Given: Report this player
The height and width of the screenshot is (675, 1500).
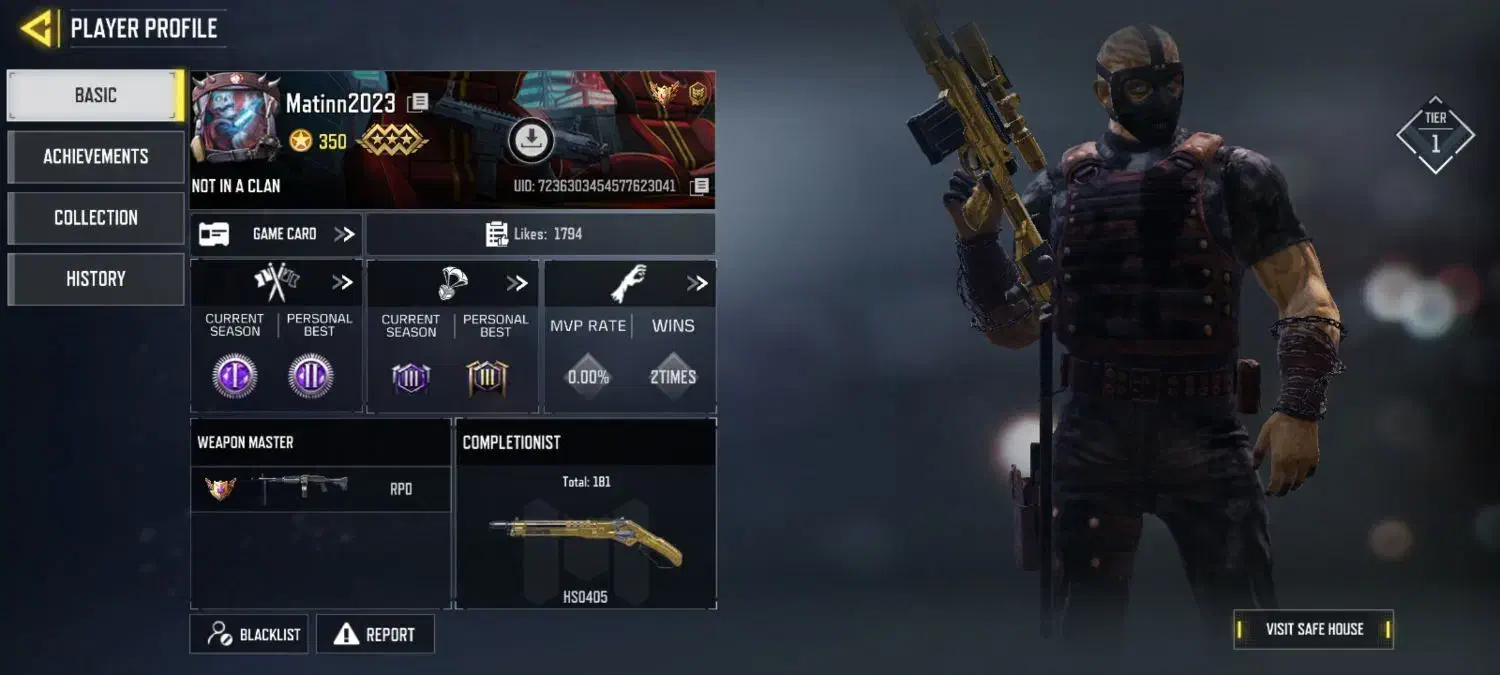Looking at the screenshot, I should click(375, 634).
